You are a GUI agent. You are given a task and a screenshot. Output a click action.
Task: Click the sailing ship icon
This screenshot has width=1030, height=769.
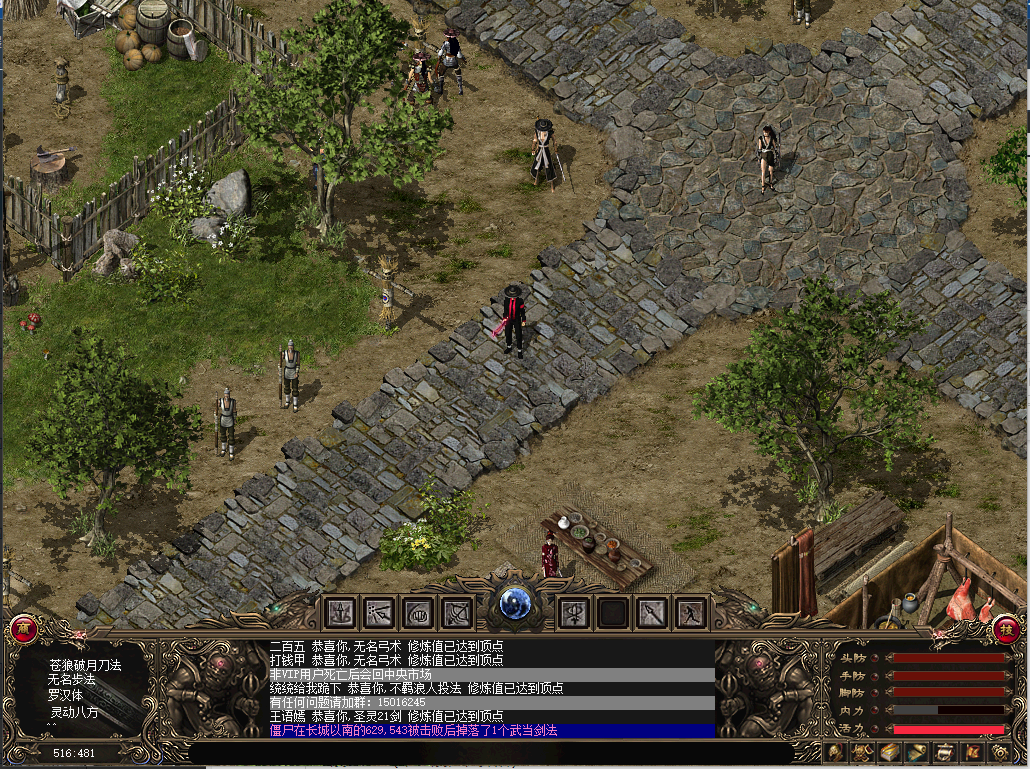943,752
